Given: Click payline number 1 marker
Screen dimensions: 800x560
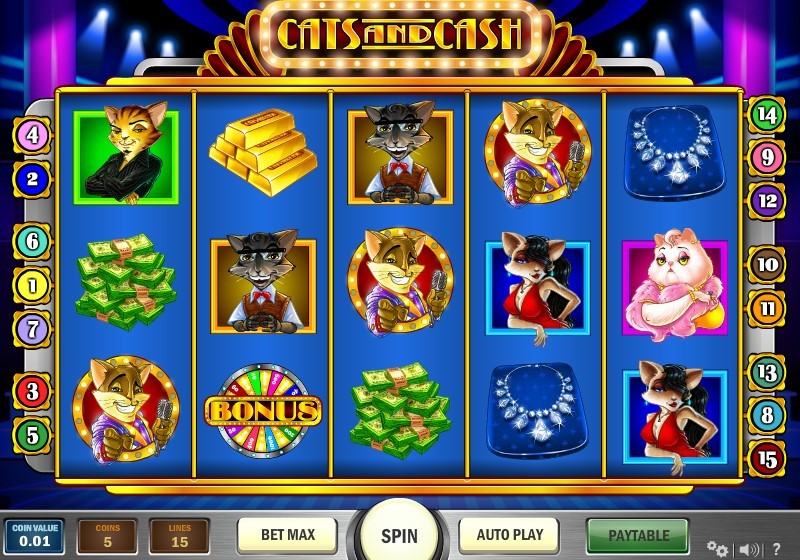Looking at the screenshot, I should tap(32, 285).
